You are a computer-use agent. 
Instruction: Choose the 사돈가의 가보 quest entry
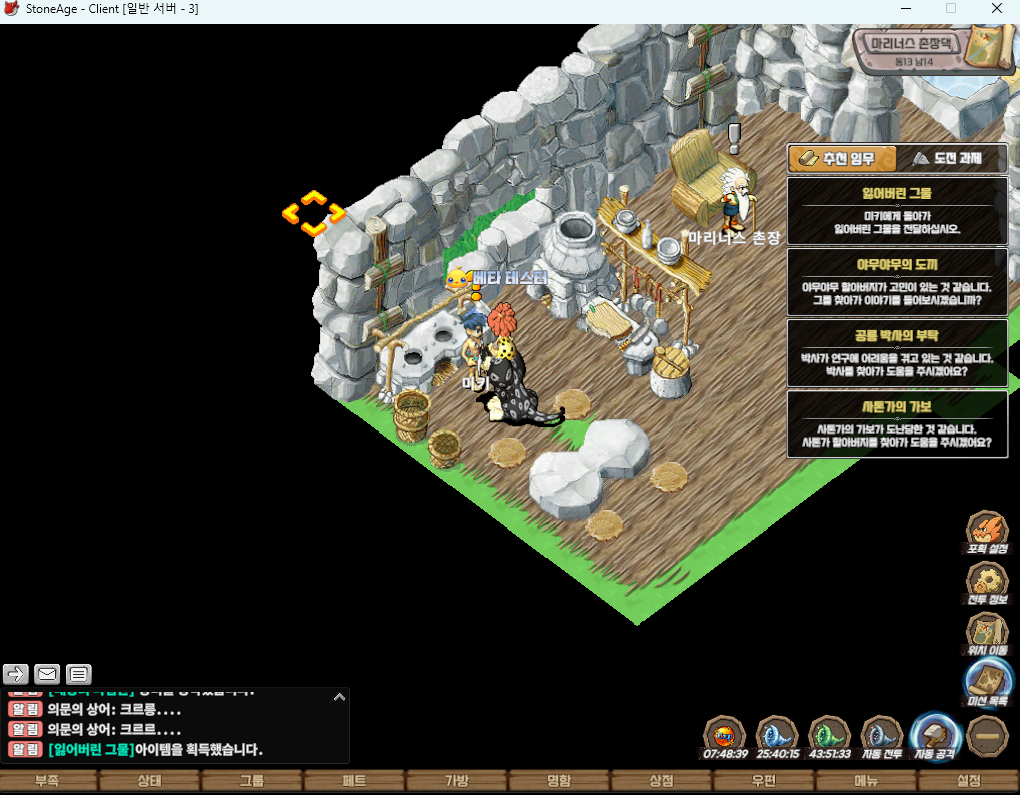897,424
